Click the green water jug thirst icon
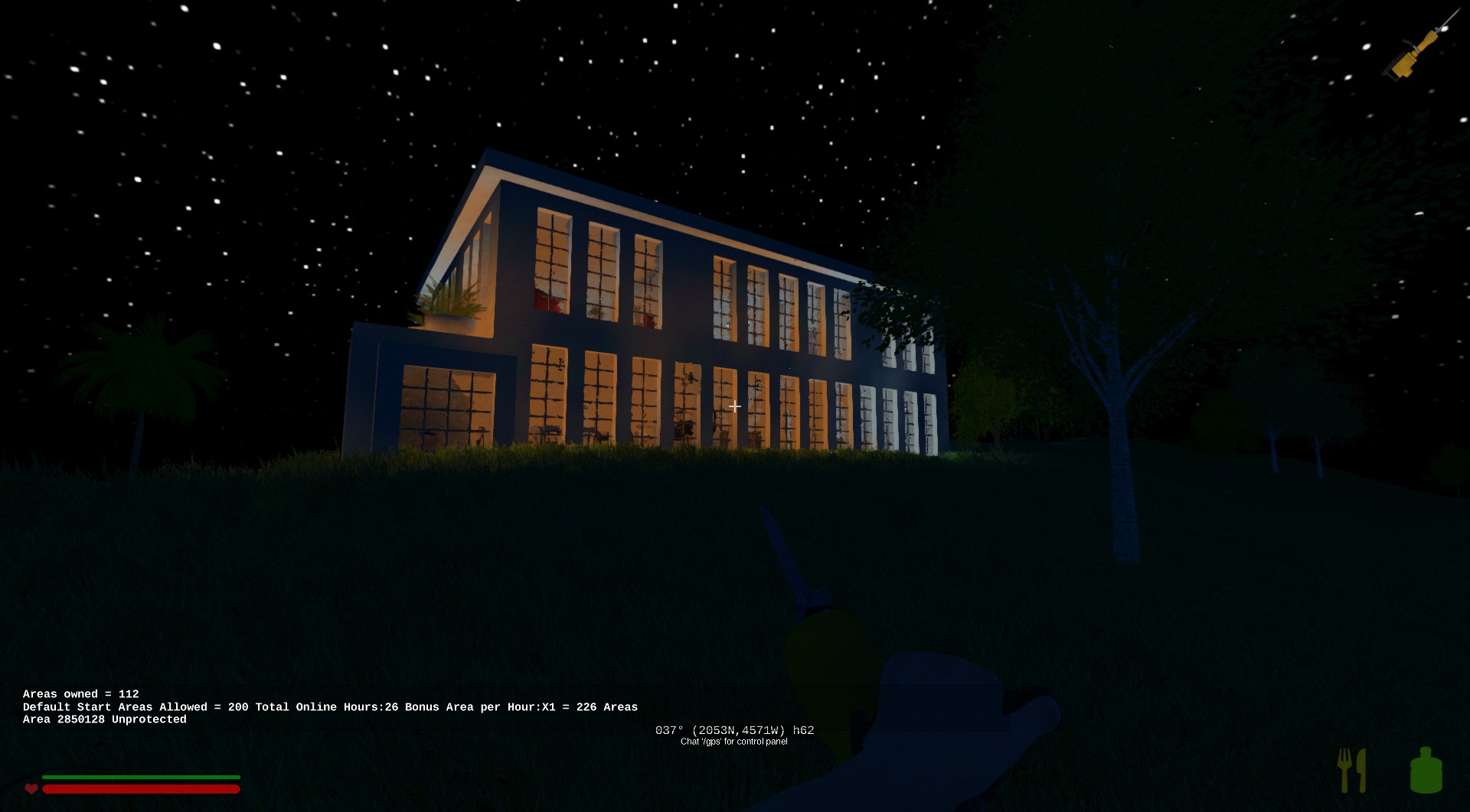The width and height of the screenshot is (1470, 812). click(1426, 770)
